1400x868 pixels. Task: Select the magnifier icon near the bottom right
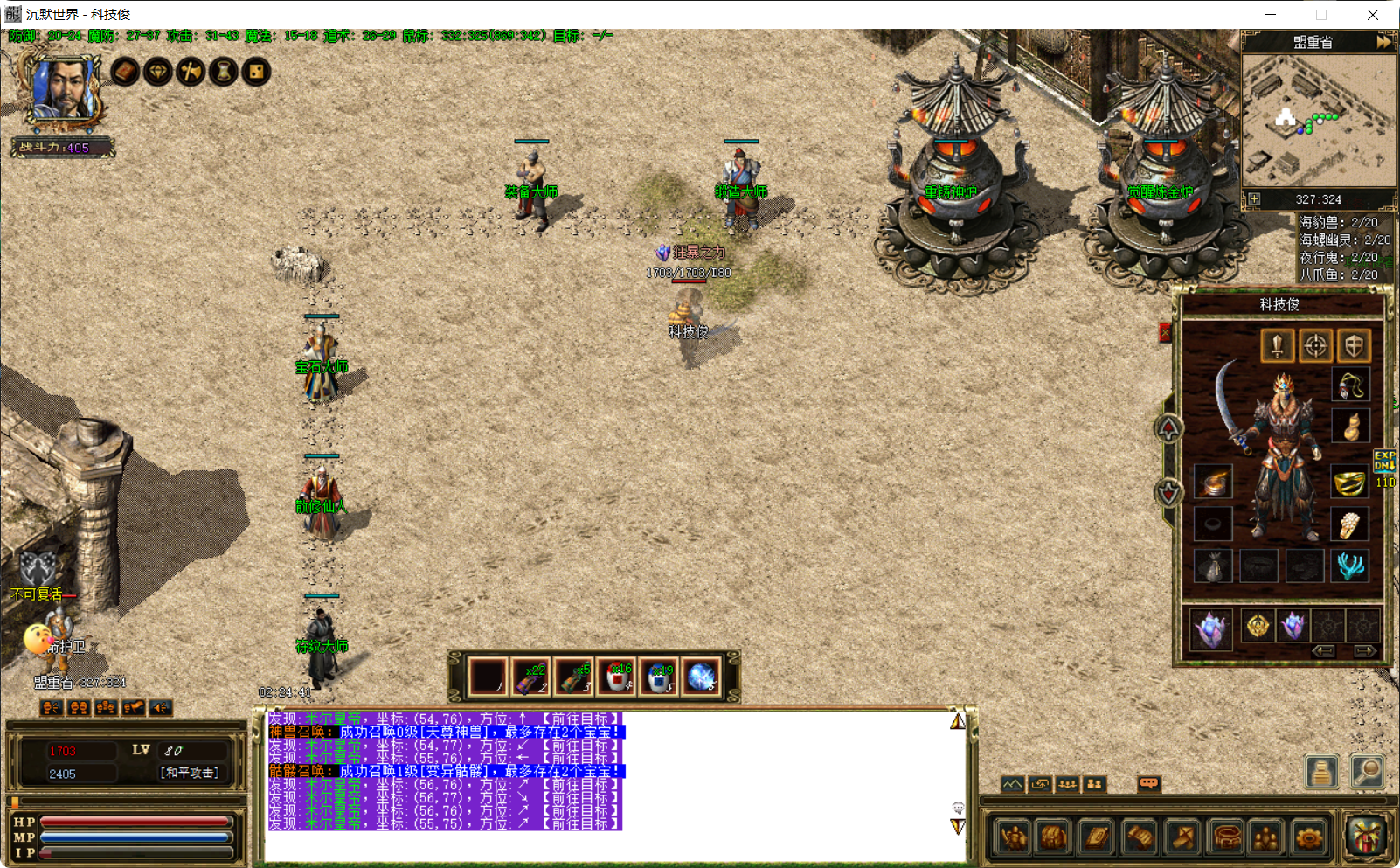tap(1368, 772)
